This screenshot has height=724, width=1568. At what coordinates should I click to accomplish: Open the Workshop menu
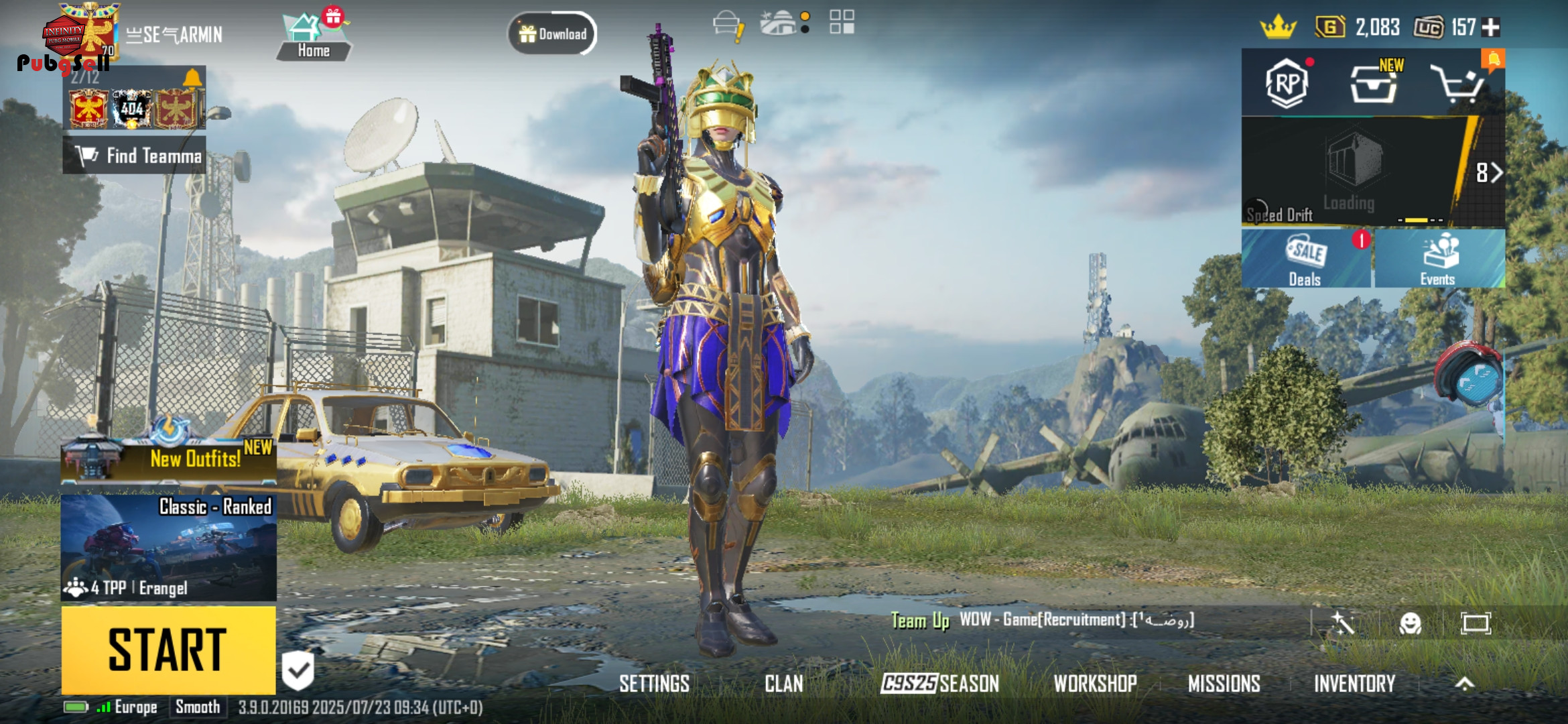[x=1095, y=684]
